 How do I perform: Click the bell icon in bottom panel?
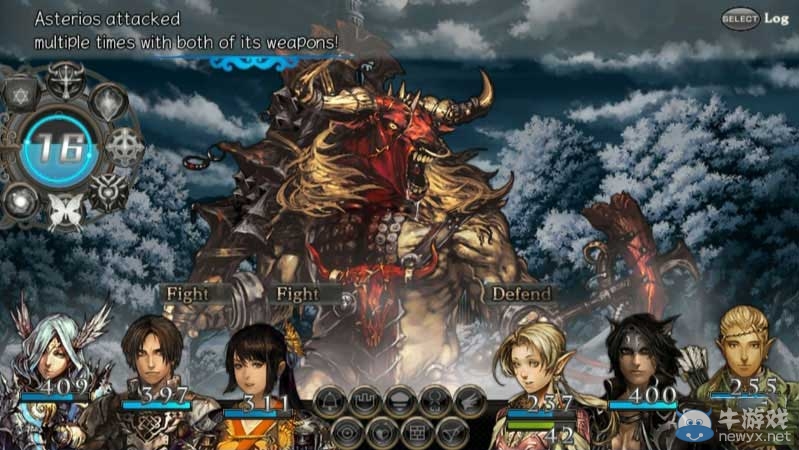[x=331, y=402]
